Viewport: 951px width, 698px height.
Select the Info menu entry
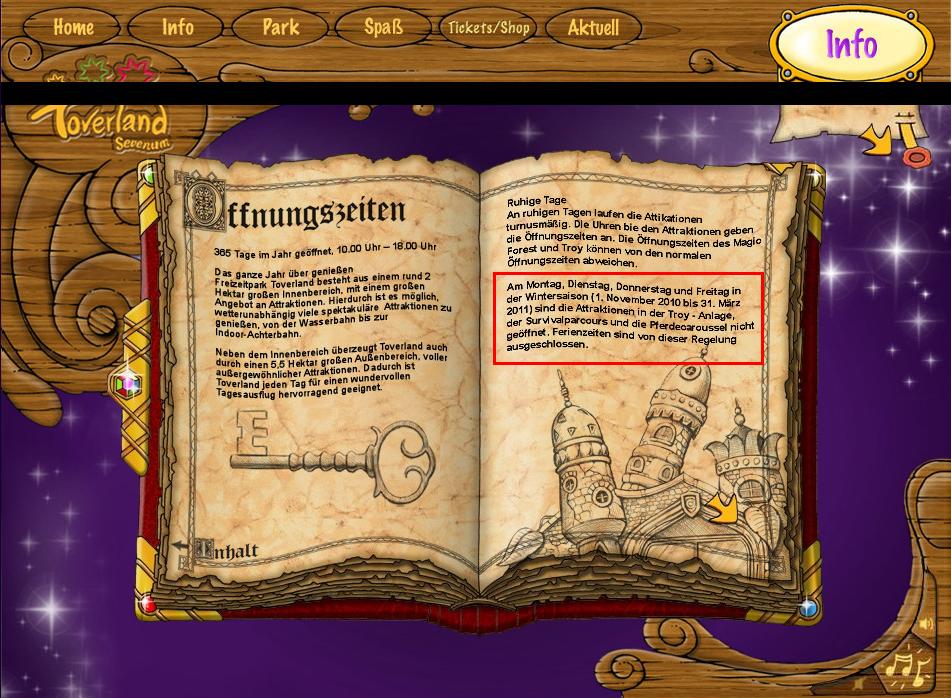point(178,28)
